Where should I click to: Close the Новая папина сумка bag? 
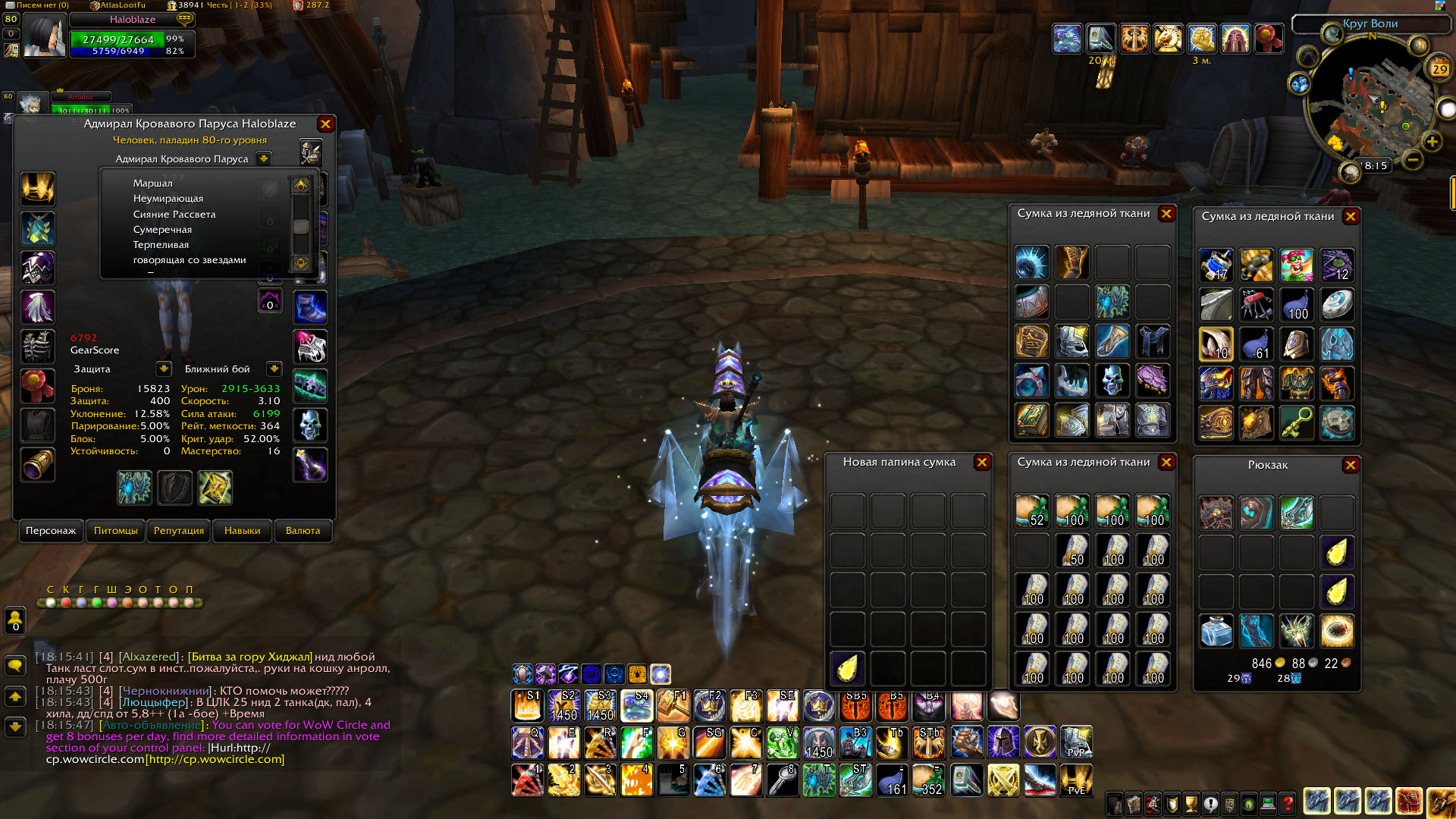tap(982, 463)
